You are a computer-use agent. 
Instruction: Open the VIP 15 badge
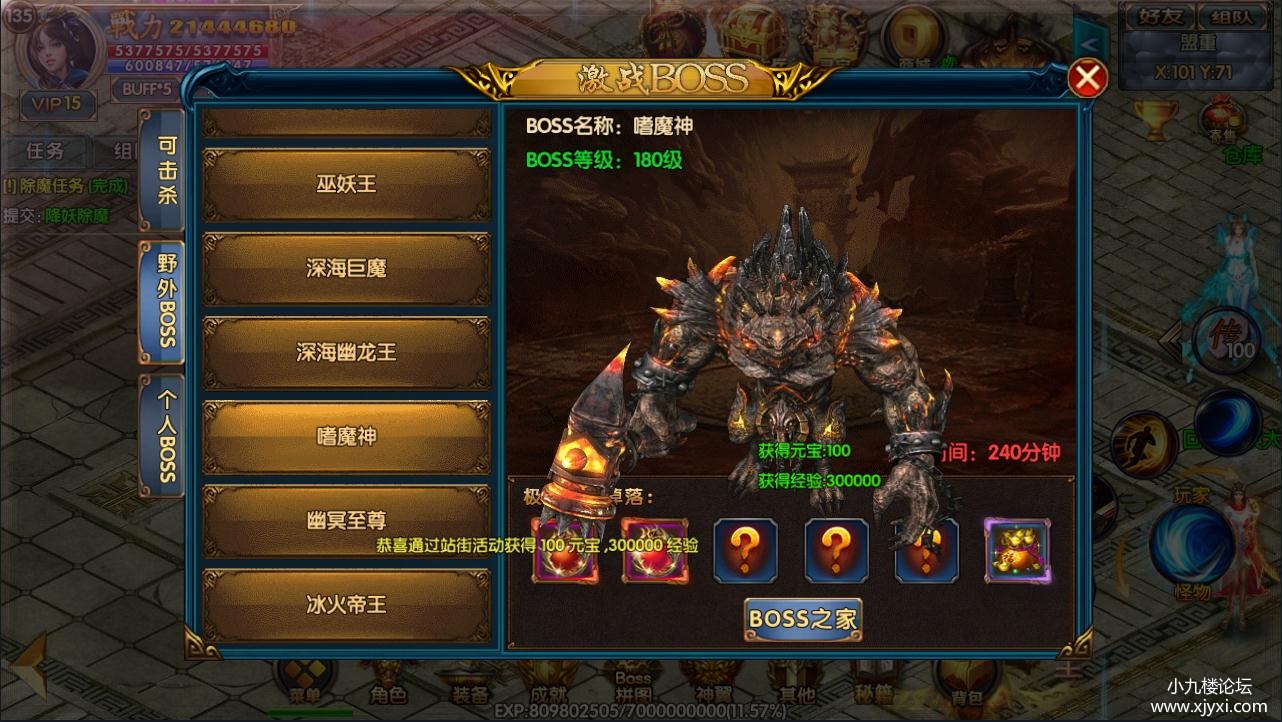pos(58,104)
